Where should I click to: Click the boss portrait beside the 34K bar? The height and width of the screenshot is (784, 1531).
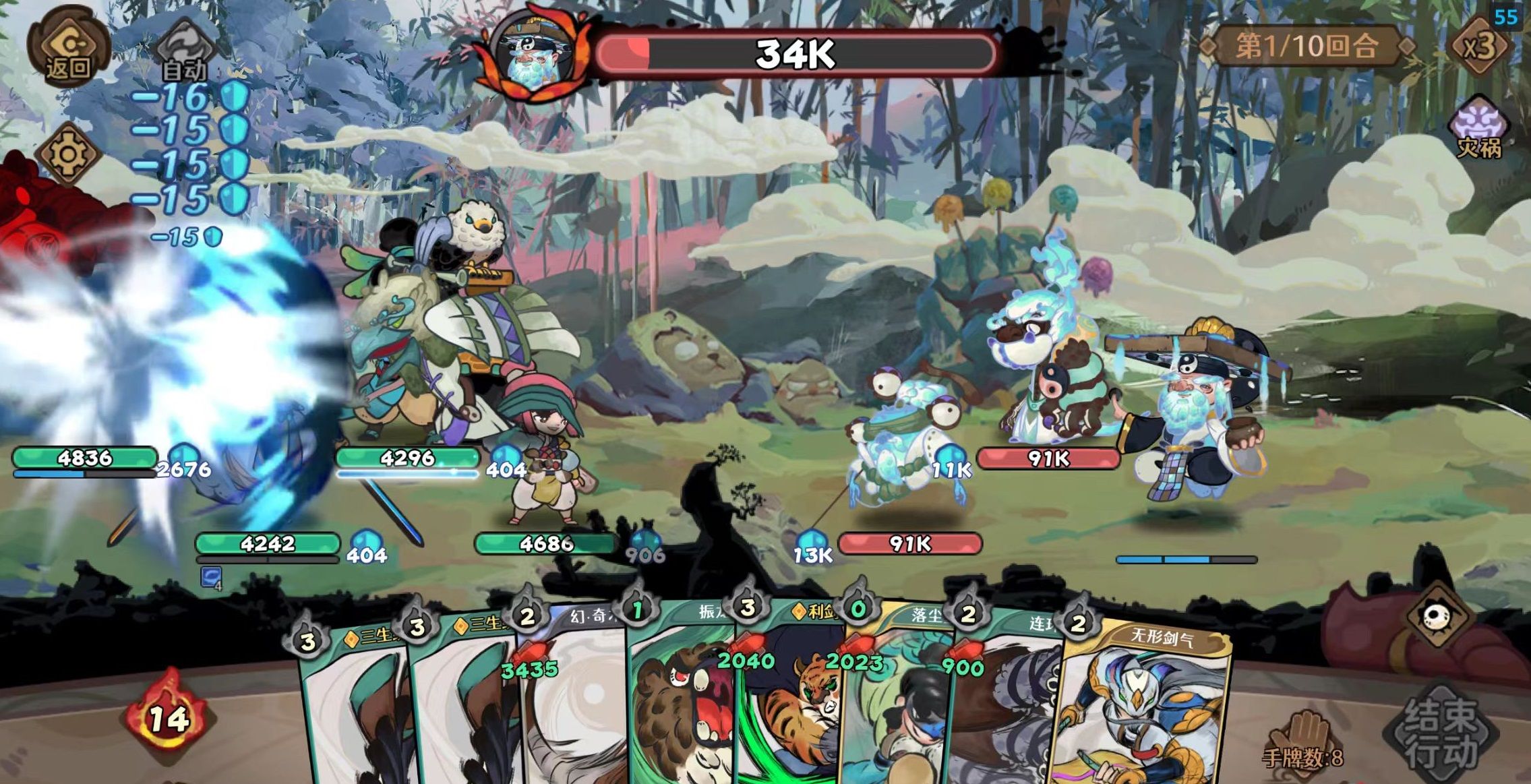(533, 55)
